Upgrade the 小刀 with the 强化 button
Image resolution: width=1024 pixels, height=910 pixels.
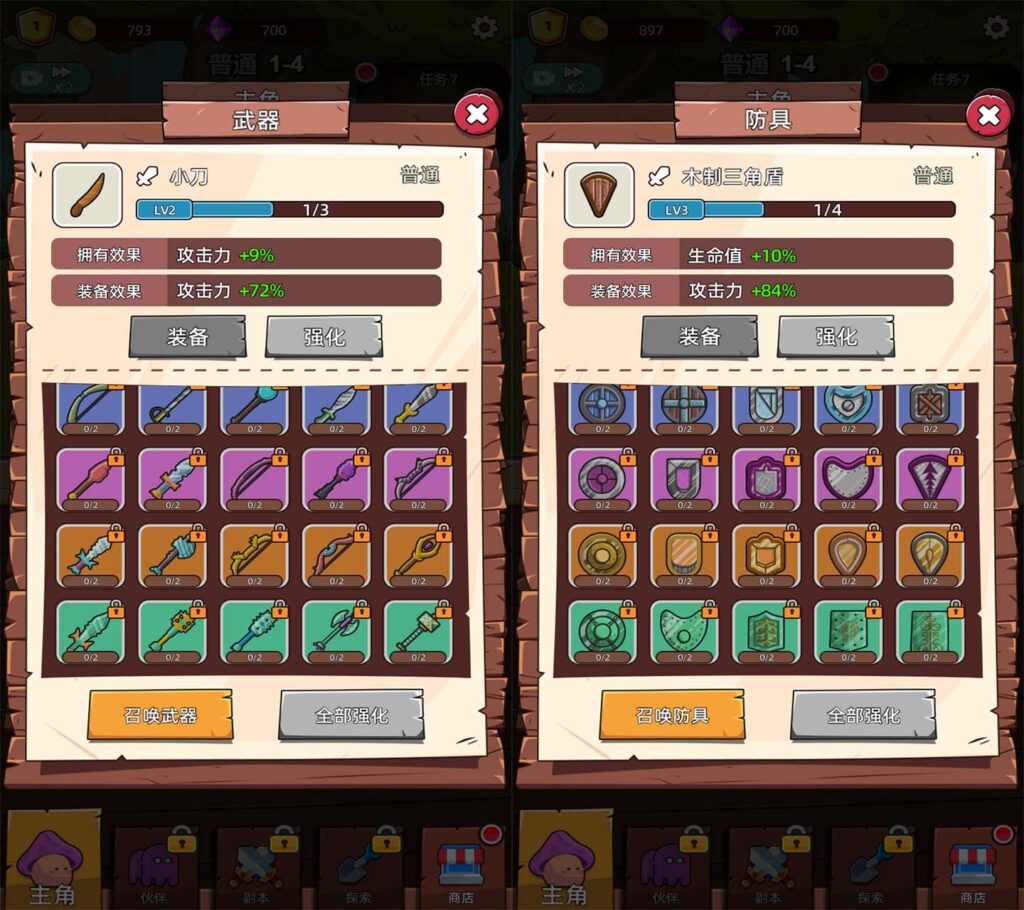323,337
